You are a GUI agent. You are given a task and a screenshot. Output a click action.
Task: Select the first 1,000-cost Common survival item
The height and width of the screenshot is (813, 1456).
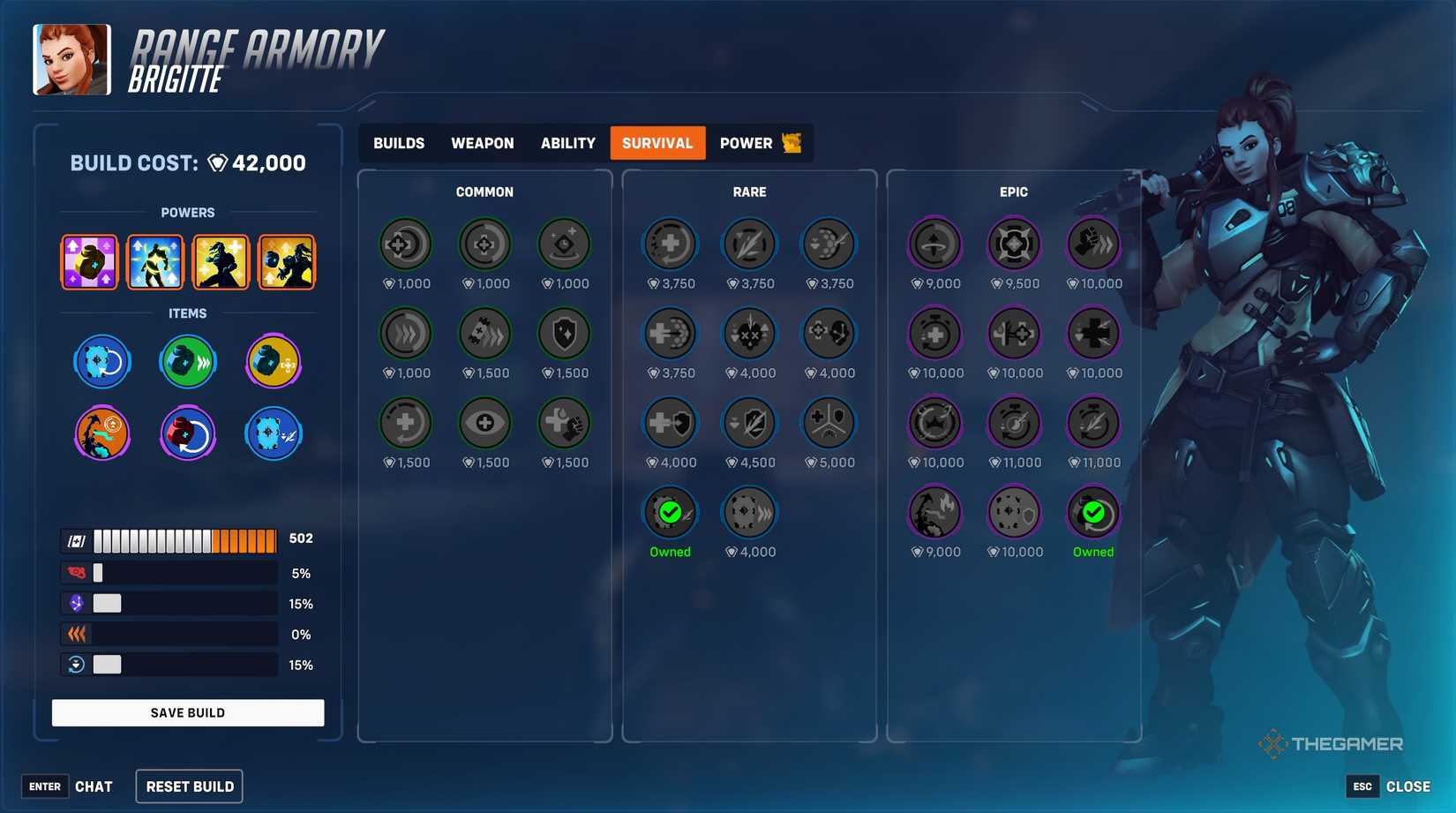(405, 244)
